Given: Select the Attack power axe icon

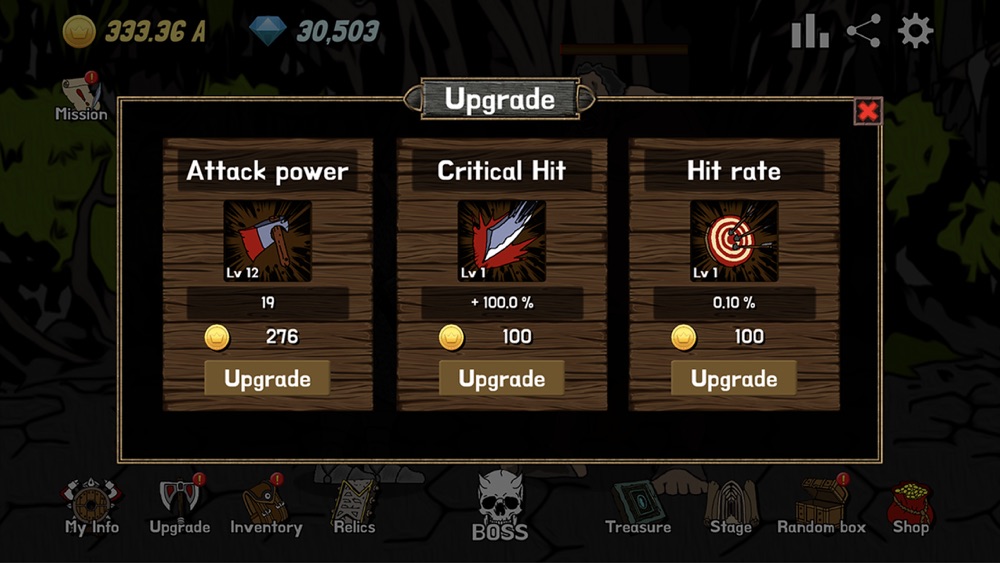Looking at the screenshot, I should 267,241.
